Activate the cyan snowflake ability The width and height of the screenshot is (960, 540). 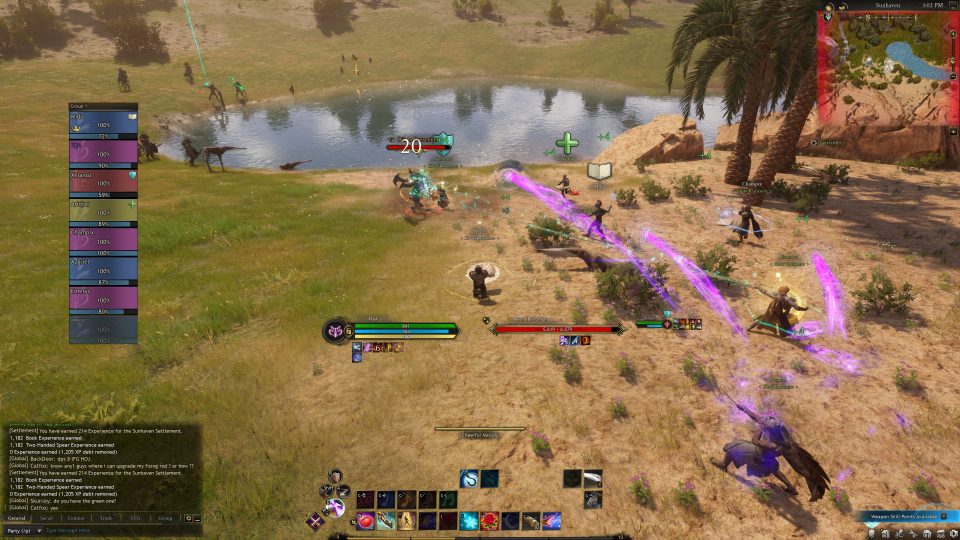(469, 520)
